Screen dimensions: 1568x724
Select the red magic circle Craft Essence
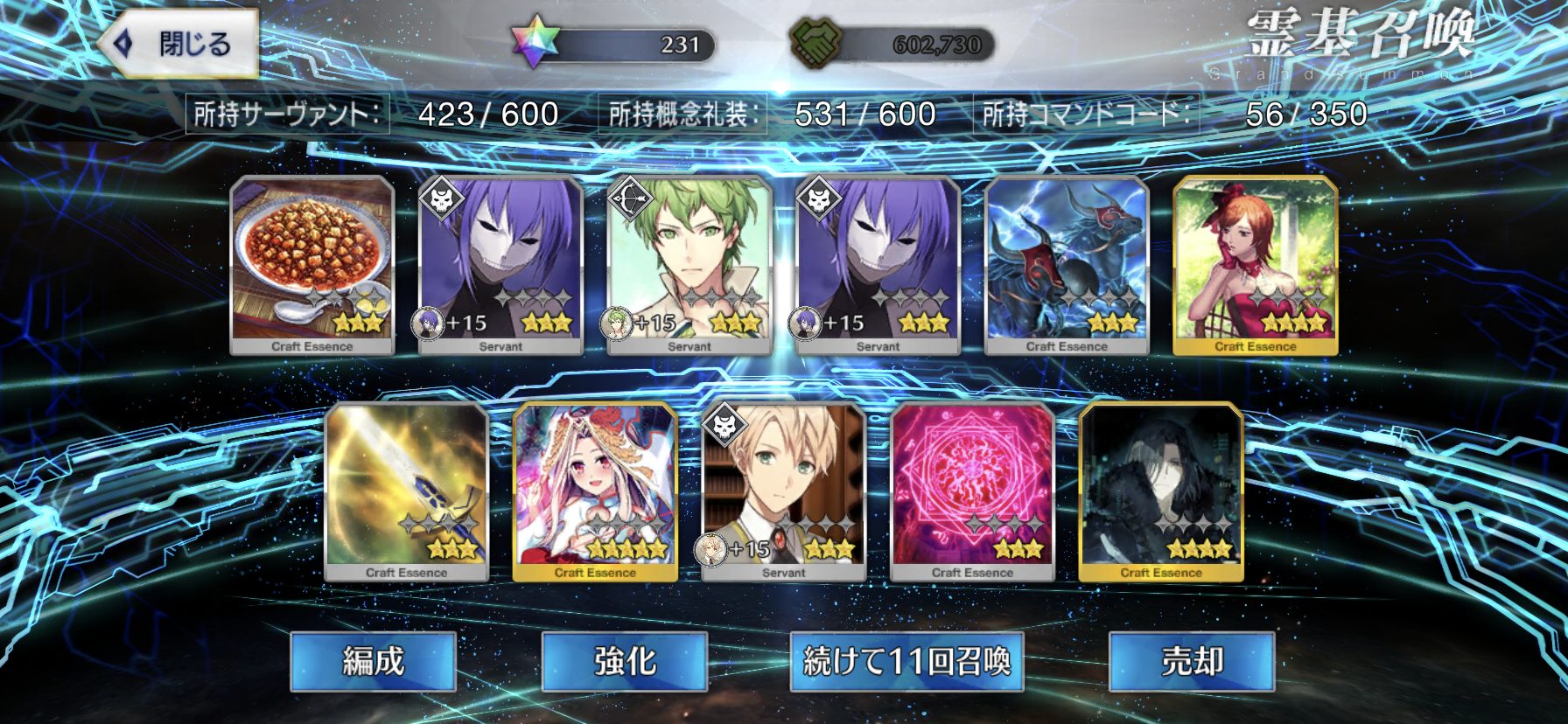point(972,491)
